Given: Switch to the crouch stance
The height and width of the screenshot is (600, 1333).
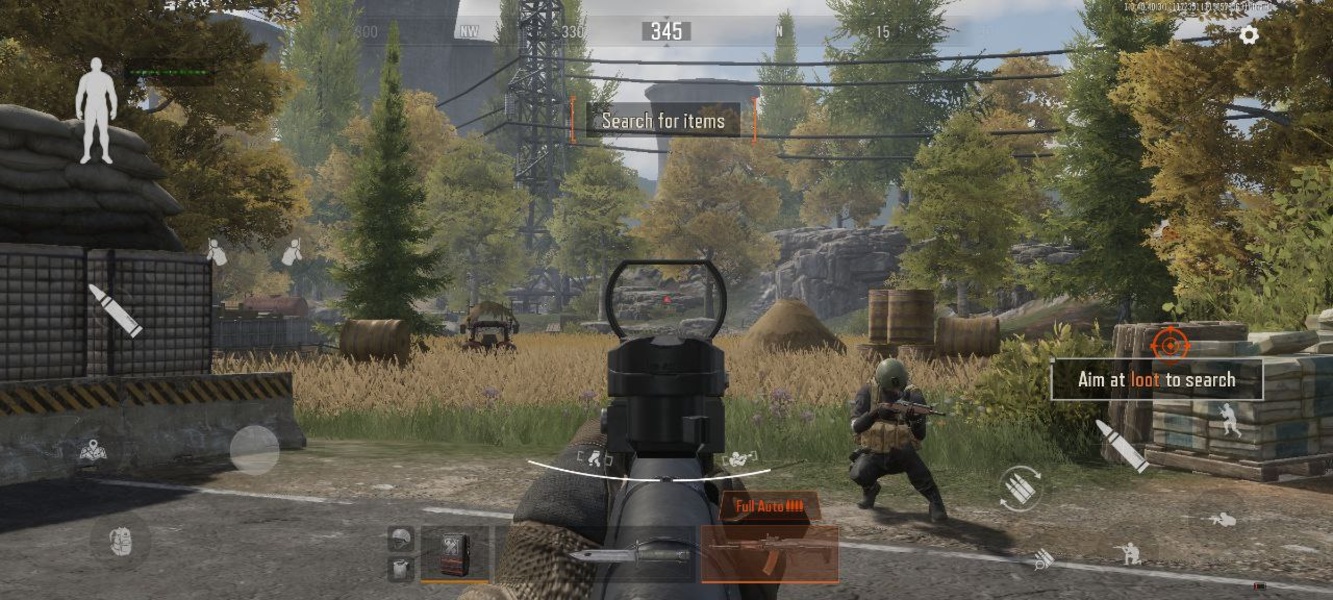Looking at the screenshot, I should (1130, 551).
